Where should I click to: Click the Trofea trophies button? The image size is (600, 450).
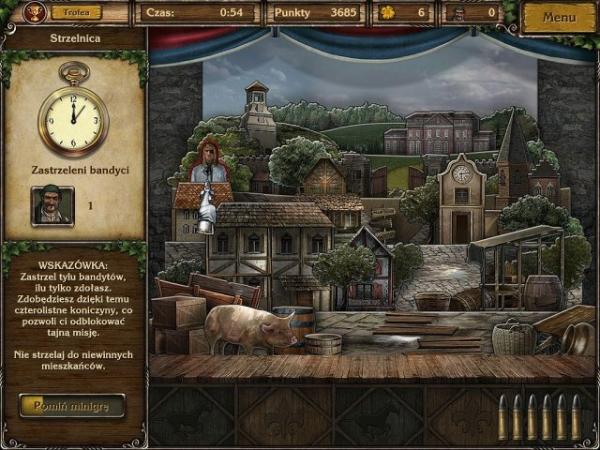tap(75, 13)
